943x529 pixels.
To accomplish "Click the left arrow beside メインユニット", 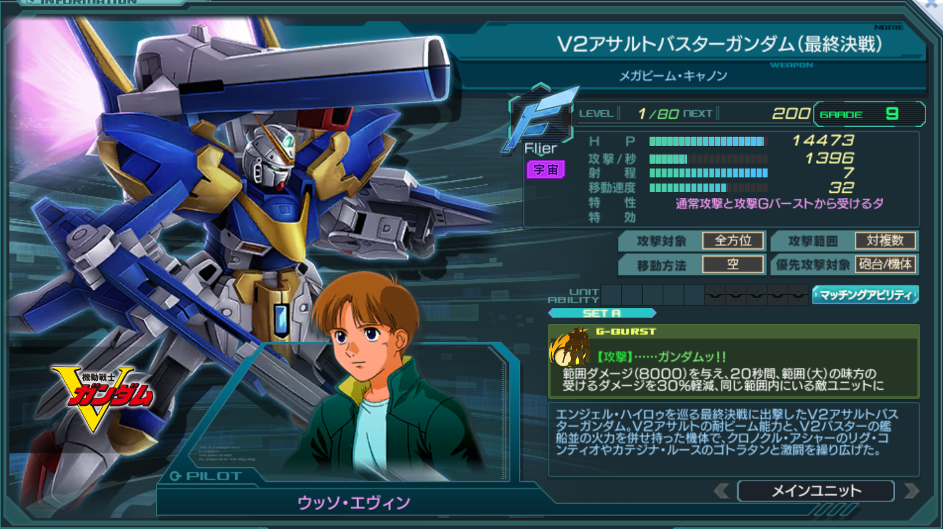I will click(721, 491).
